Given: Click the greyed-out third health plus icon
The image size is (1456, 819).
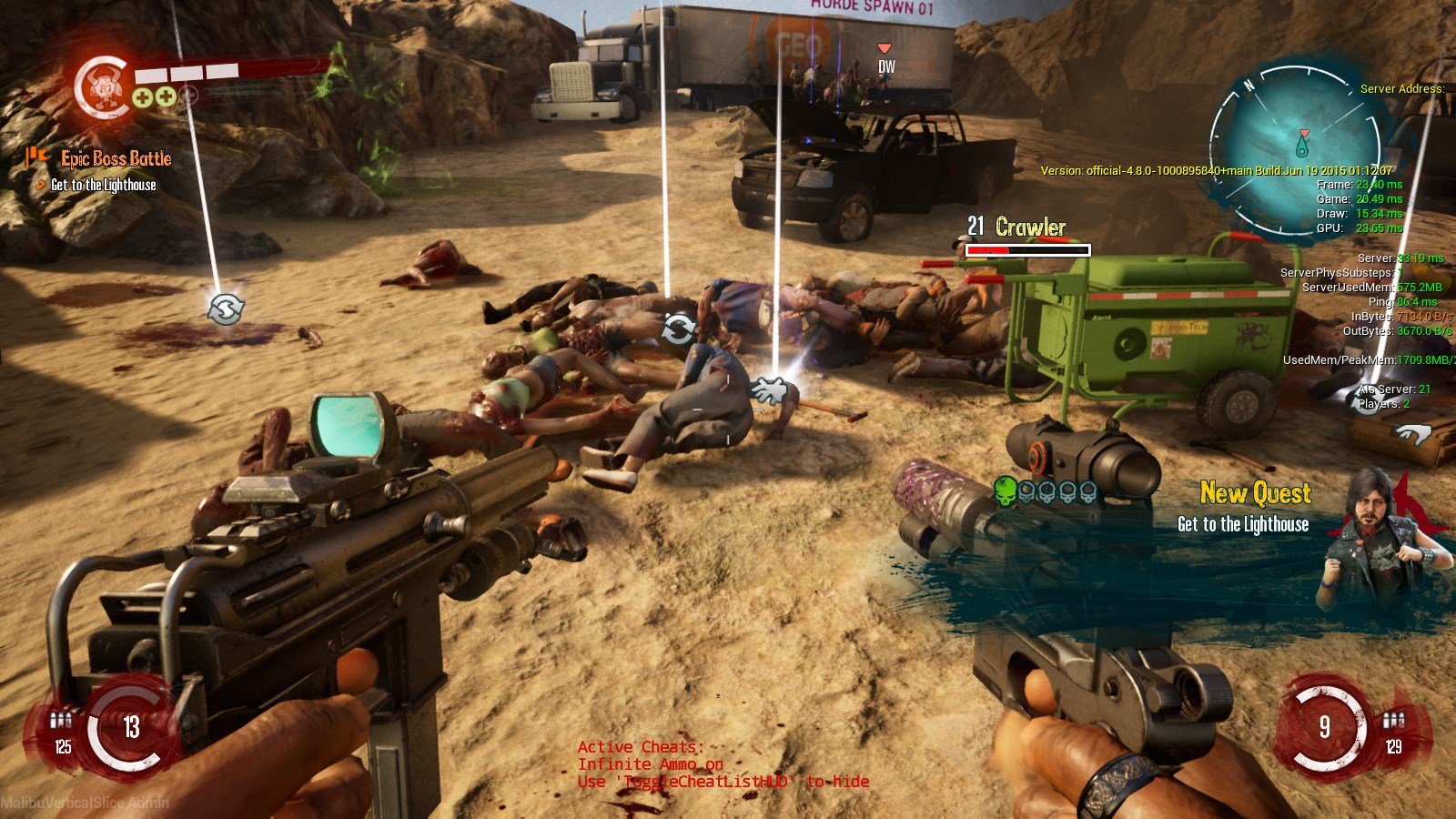Looking at the screenshot, I should [x=188, y=95].
